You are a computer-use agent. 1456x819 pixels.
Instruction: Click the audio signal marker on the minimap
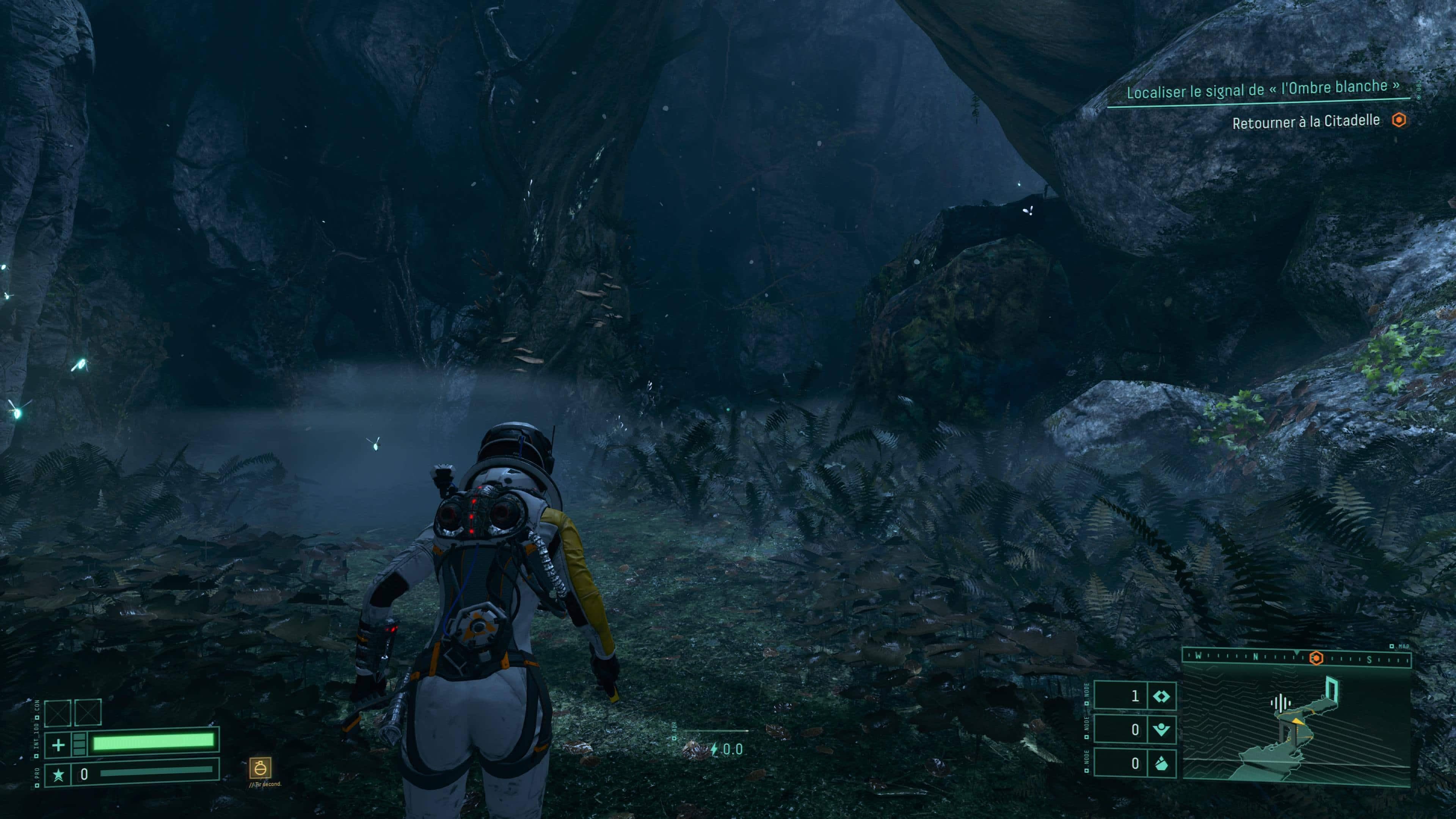point(1280,703)
